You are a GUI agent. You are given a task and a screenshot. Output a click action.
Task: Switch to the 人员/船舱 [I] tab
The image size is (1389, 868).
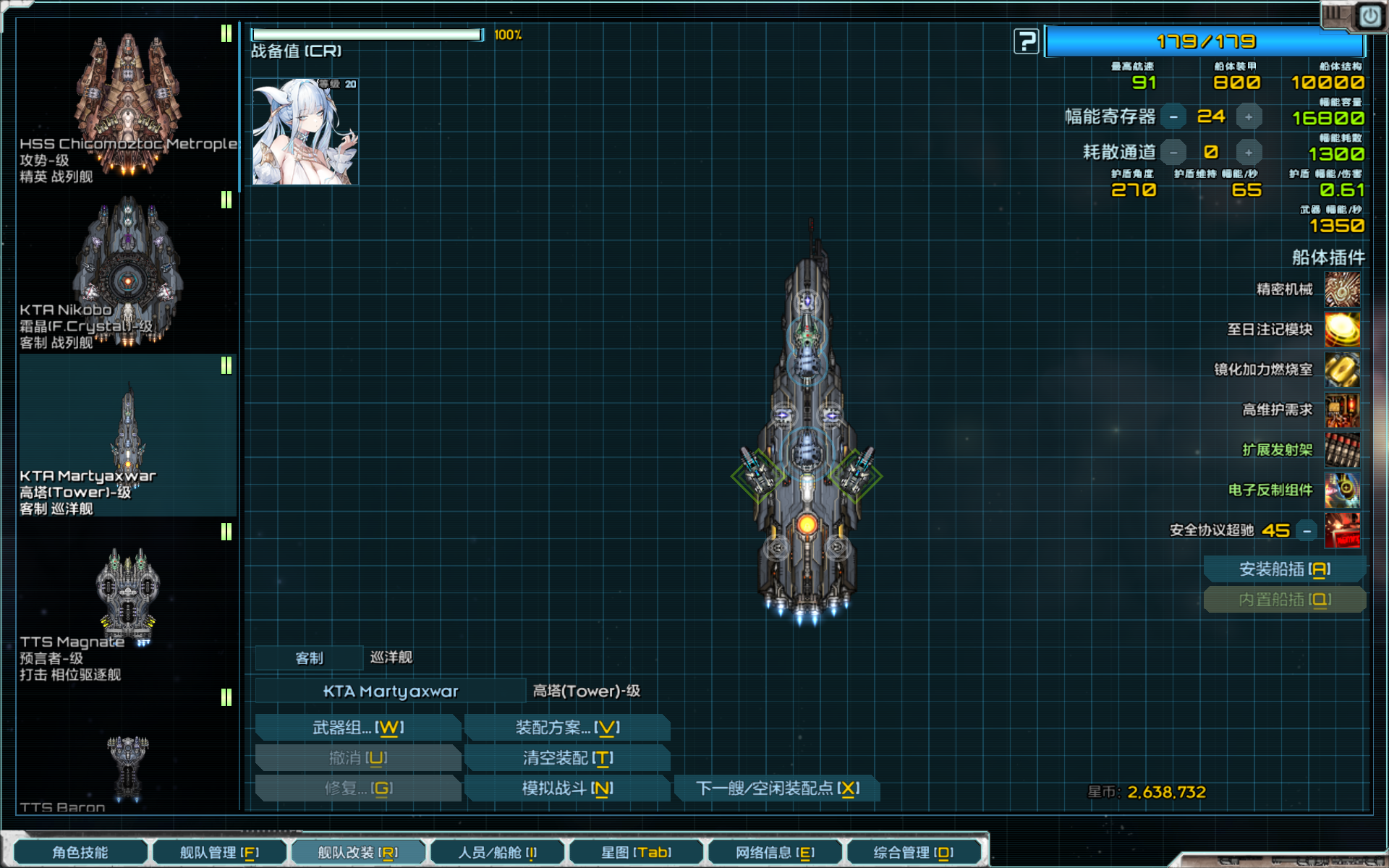[498, 851]
